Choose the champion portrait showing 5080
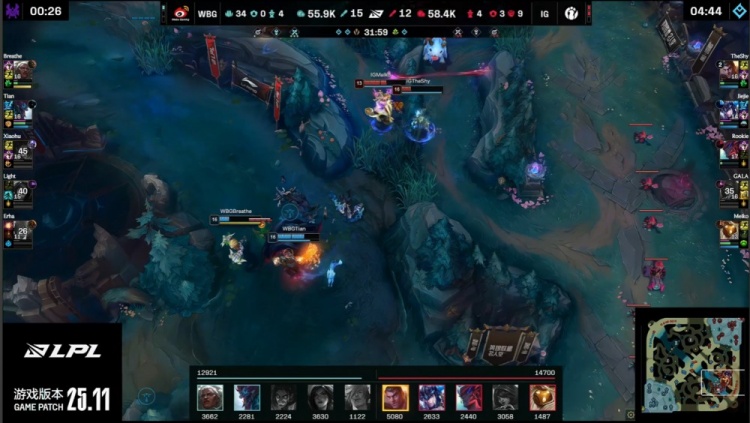The image size is (750, 423). 394,396
